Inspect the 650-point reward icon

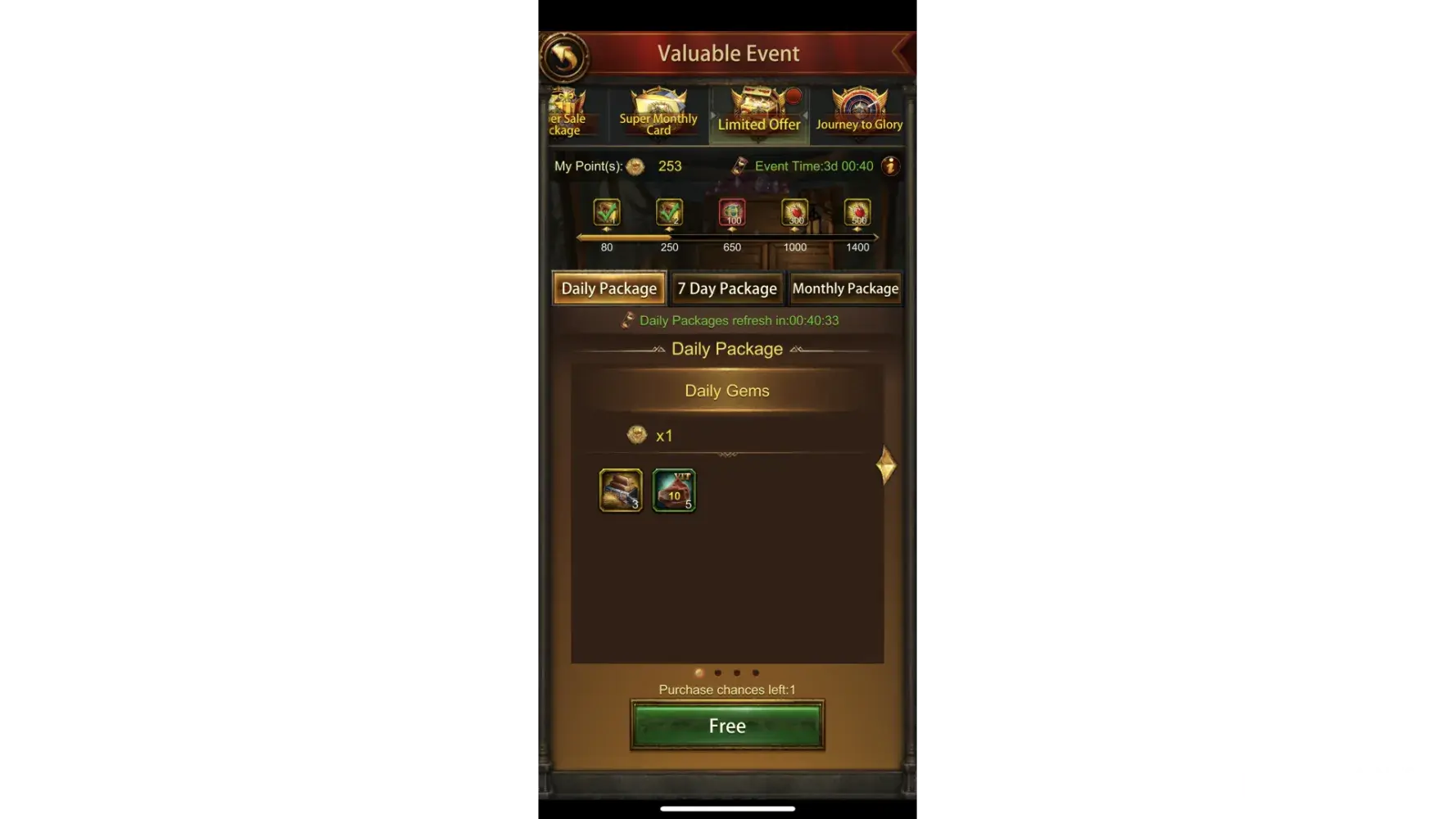[x=732, y=213]
